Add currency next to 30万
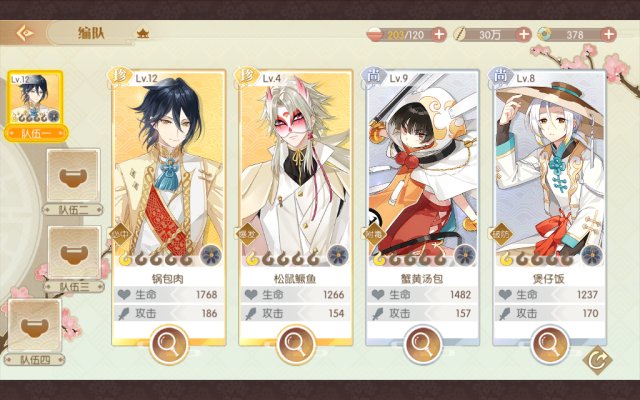 524,34
